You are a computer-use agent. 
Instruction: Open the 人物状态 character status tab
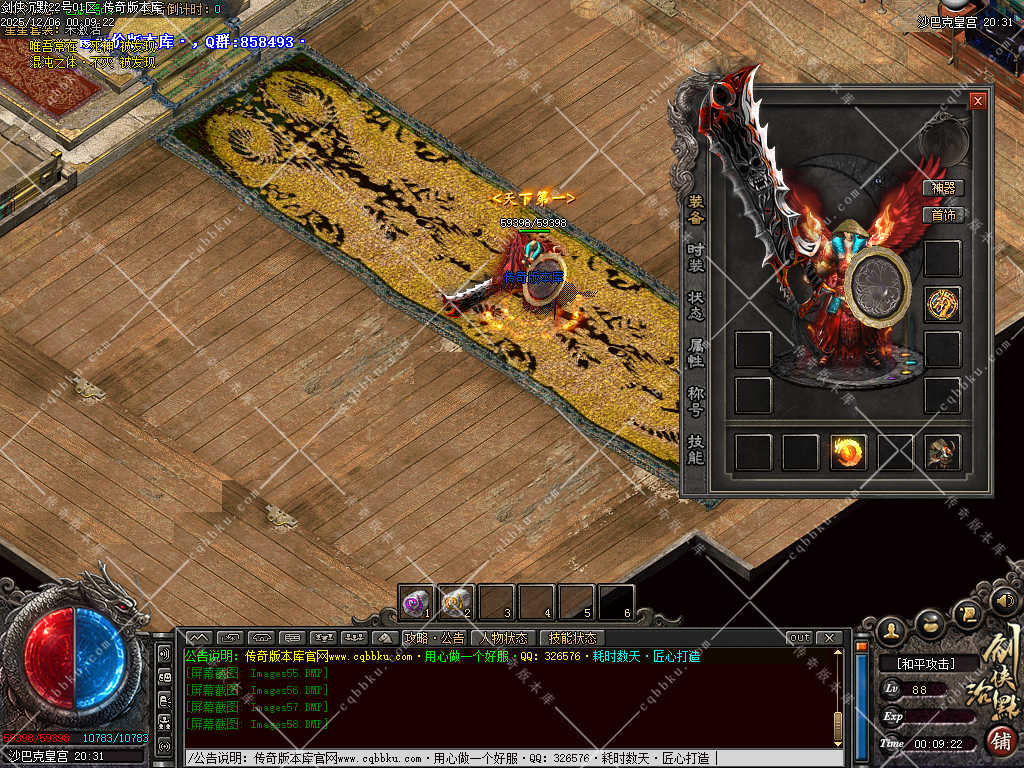point(504,638)
